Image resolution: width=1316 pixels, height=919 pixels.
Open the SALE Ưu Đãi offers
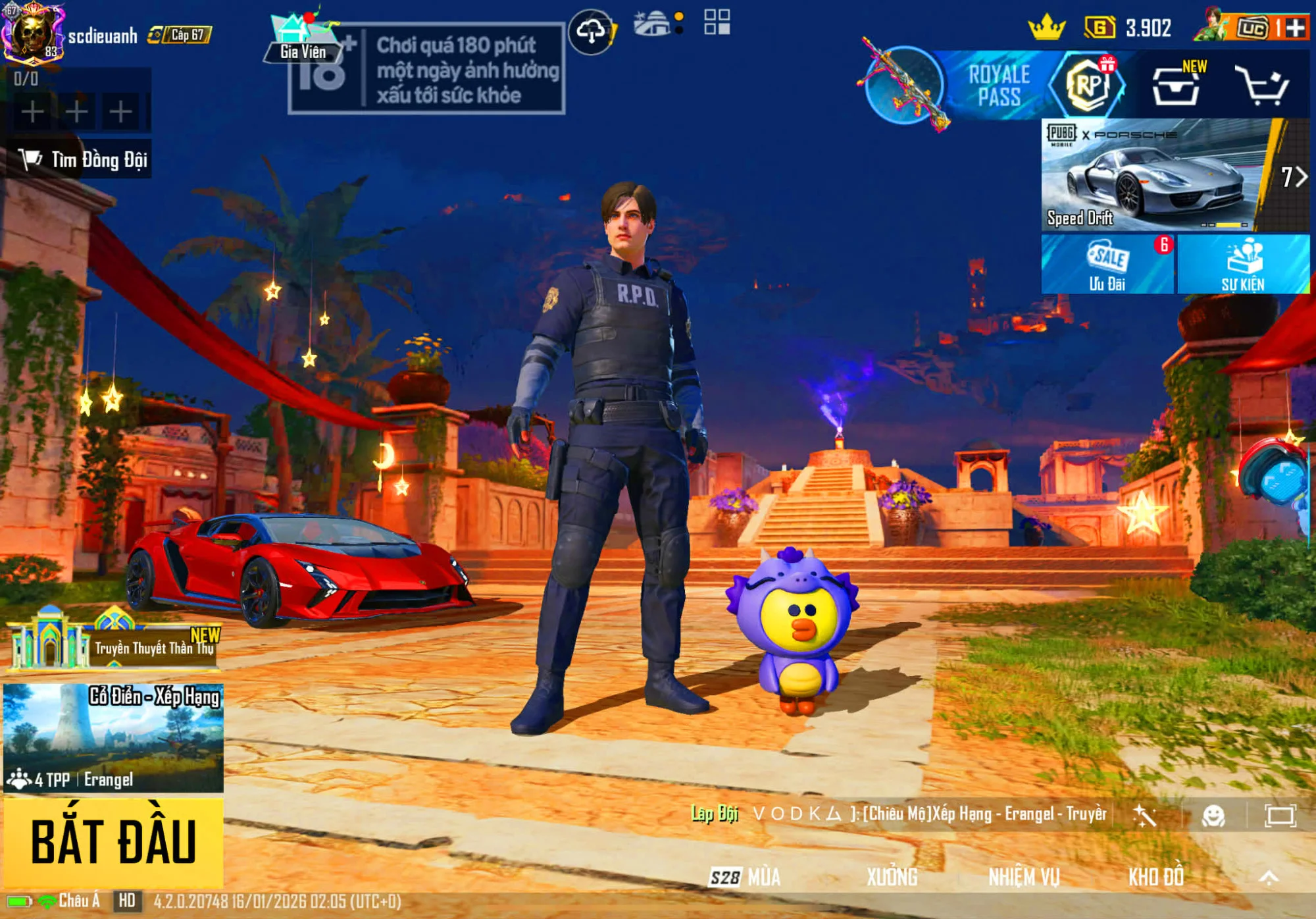click(x=1107, y=264)
